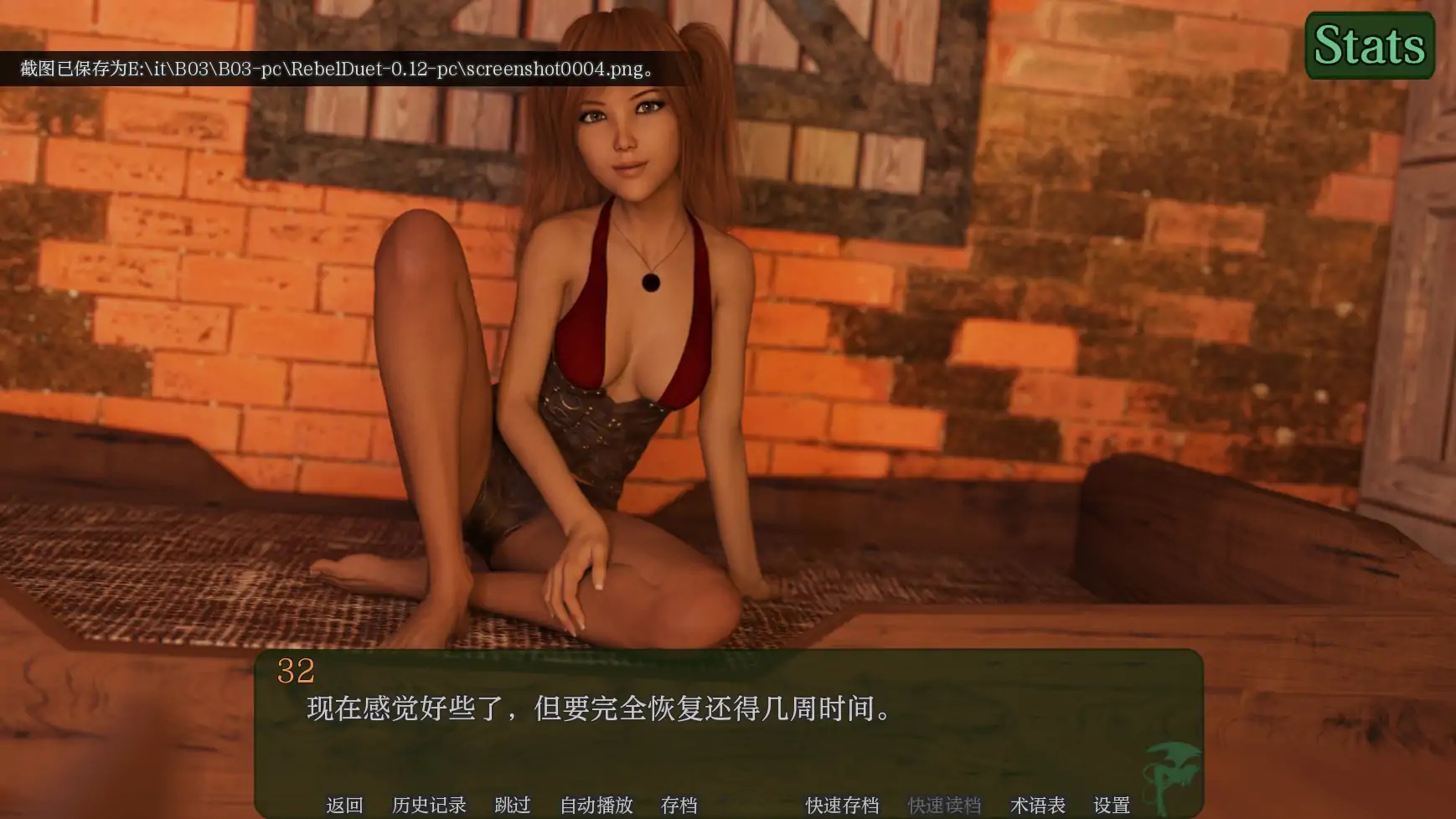Toggle skip mode with 跳过
1456x819 pixels.
coord(512,805)
